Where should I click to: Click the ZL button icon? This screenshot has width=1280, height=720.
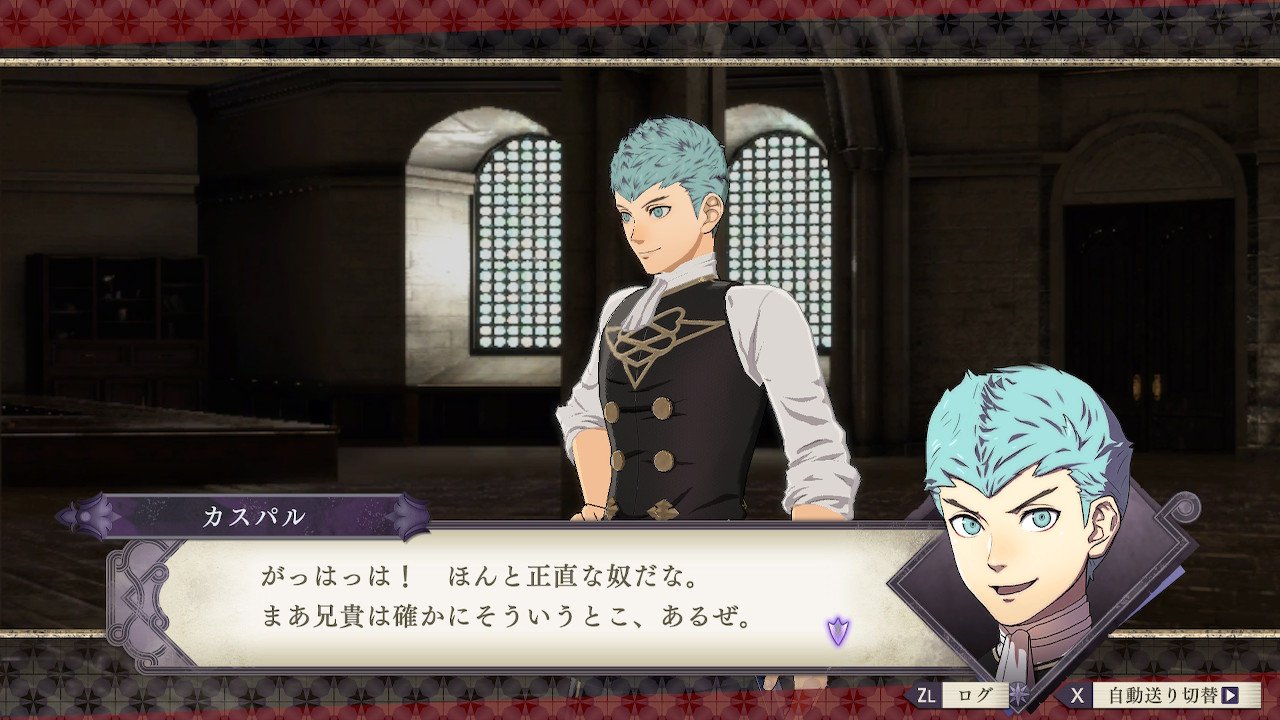pos(927,692)
